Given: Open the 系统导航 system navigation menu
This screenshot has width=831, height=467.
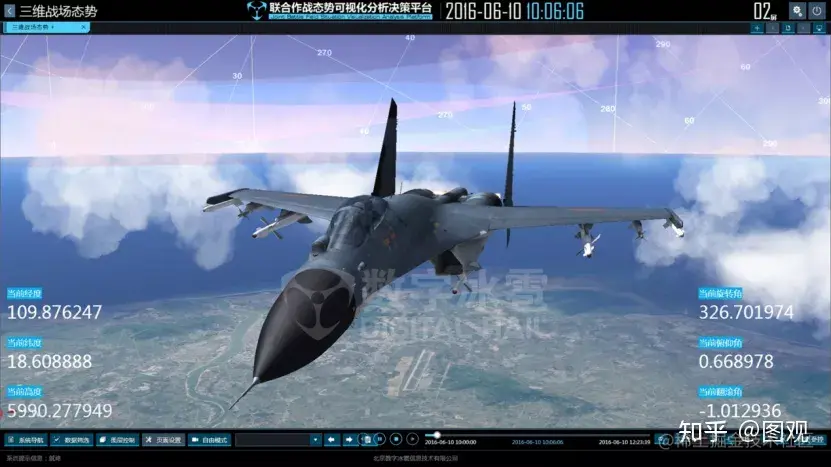Looking at the screenshot, I should click(25, 439).
